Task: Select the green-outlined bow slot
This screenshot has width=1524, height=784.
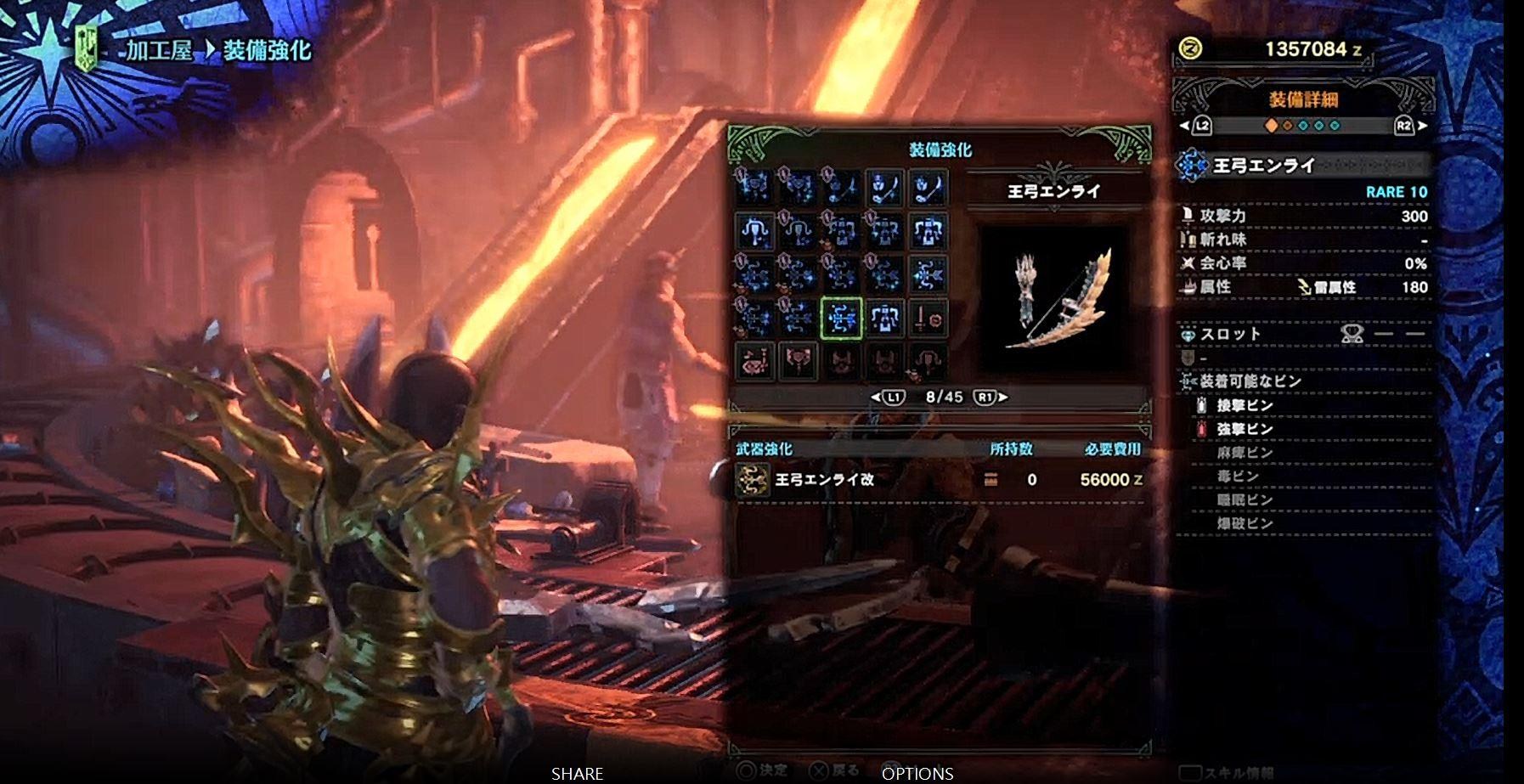Action: click(842, 319)
